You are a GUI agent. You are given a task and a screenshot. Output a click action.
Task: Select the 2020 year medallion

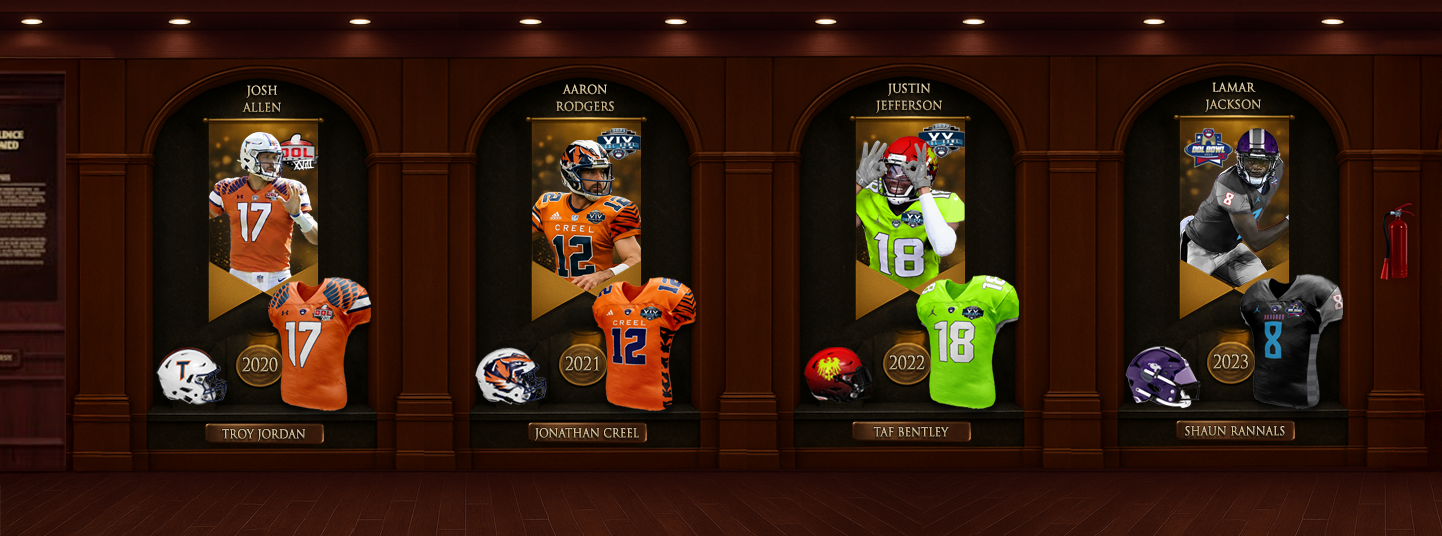pyautogui.click(x=259, y=365)
